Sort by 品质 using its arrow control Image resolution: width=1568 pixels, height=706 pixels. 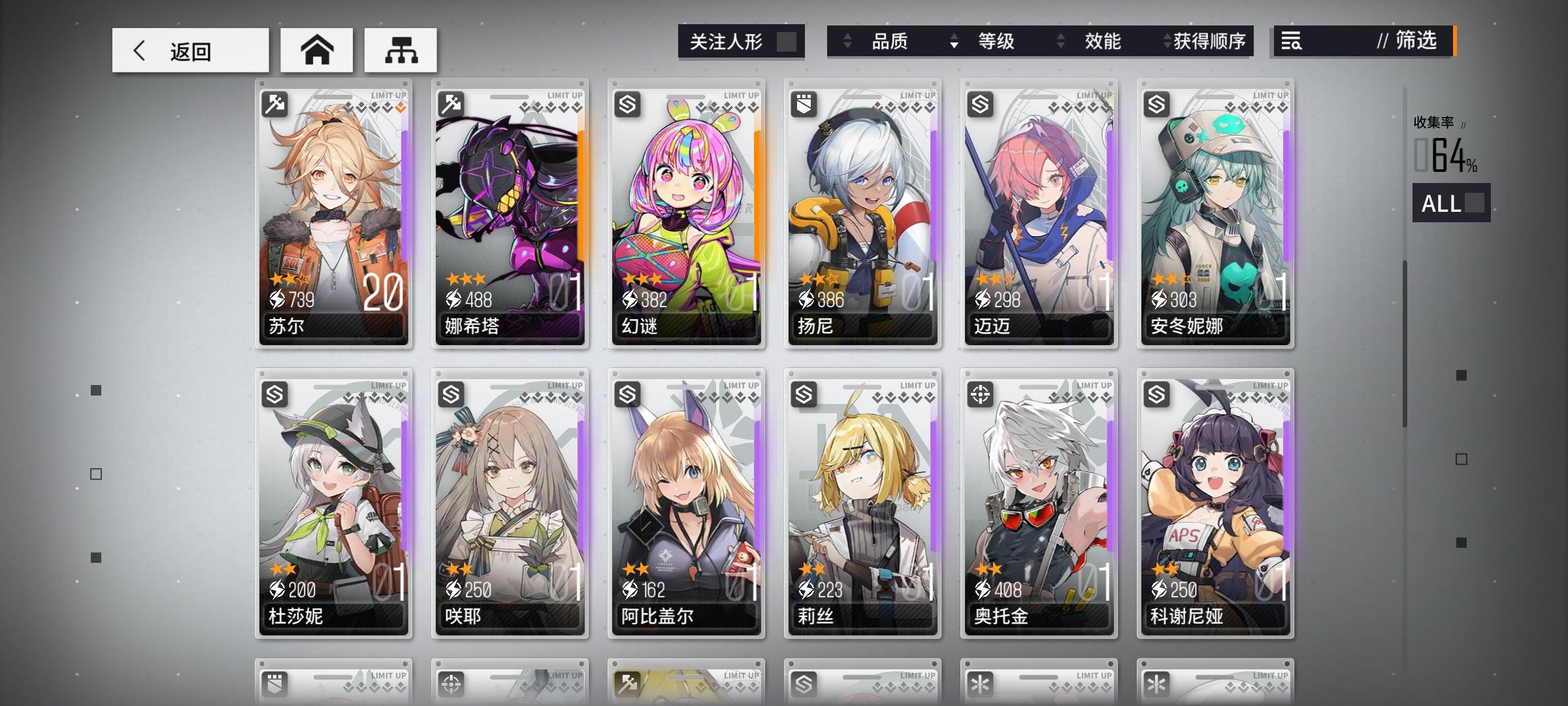pyautogui.click(x=847, y=41)
